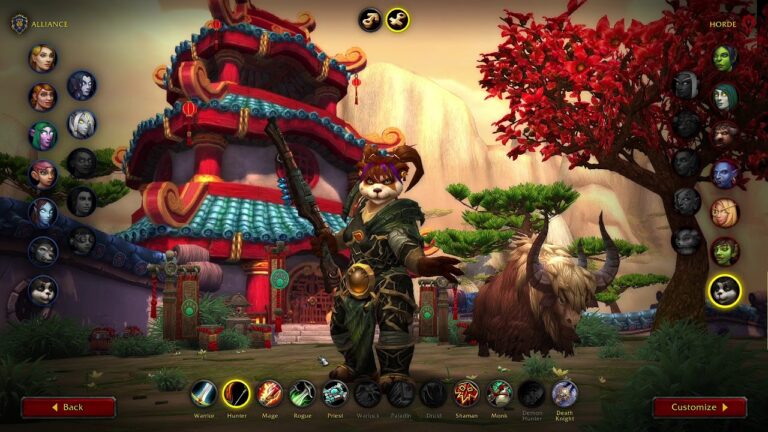
Task: Switch to the Shaman class
Action: coord(466,393)
